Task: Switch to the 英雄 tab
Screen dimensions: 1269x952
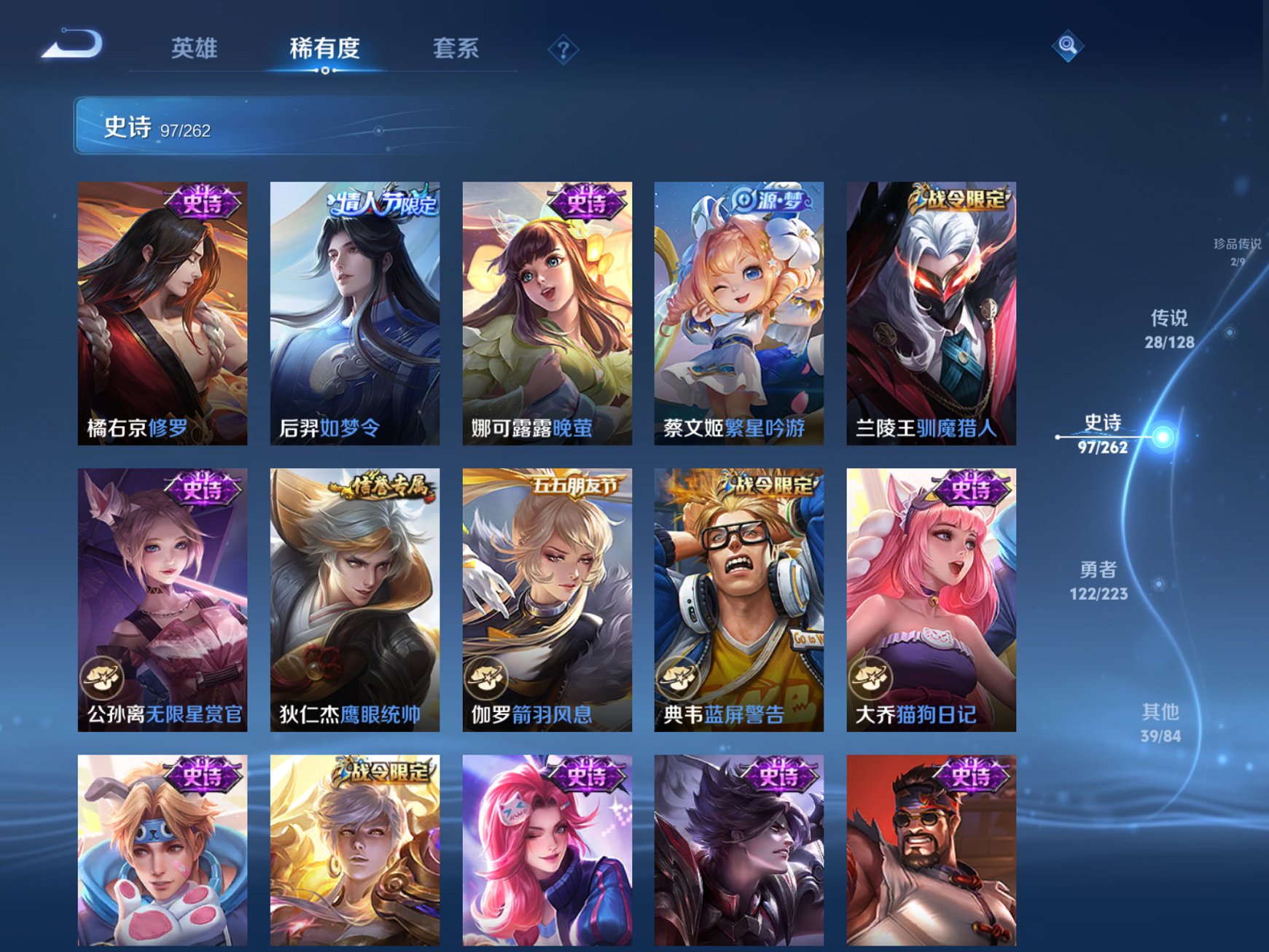Action: click(x=195, y=49)
